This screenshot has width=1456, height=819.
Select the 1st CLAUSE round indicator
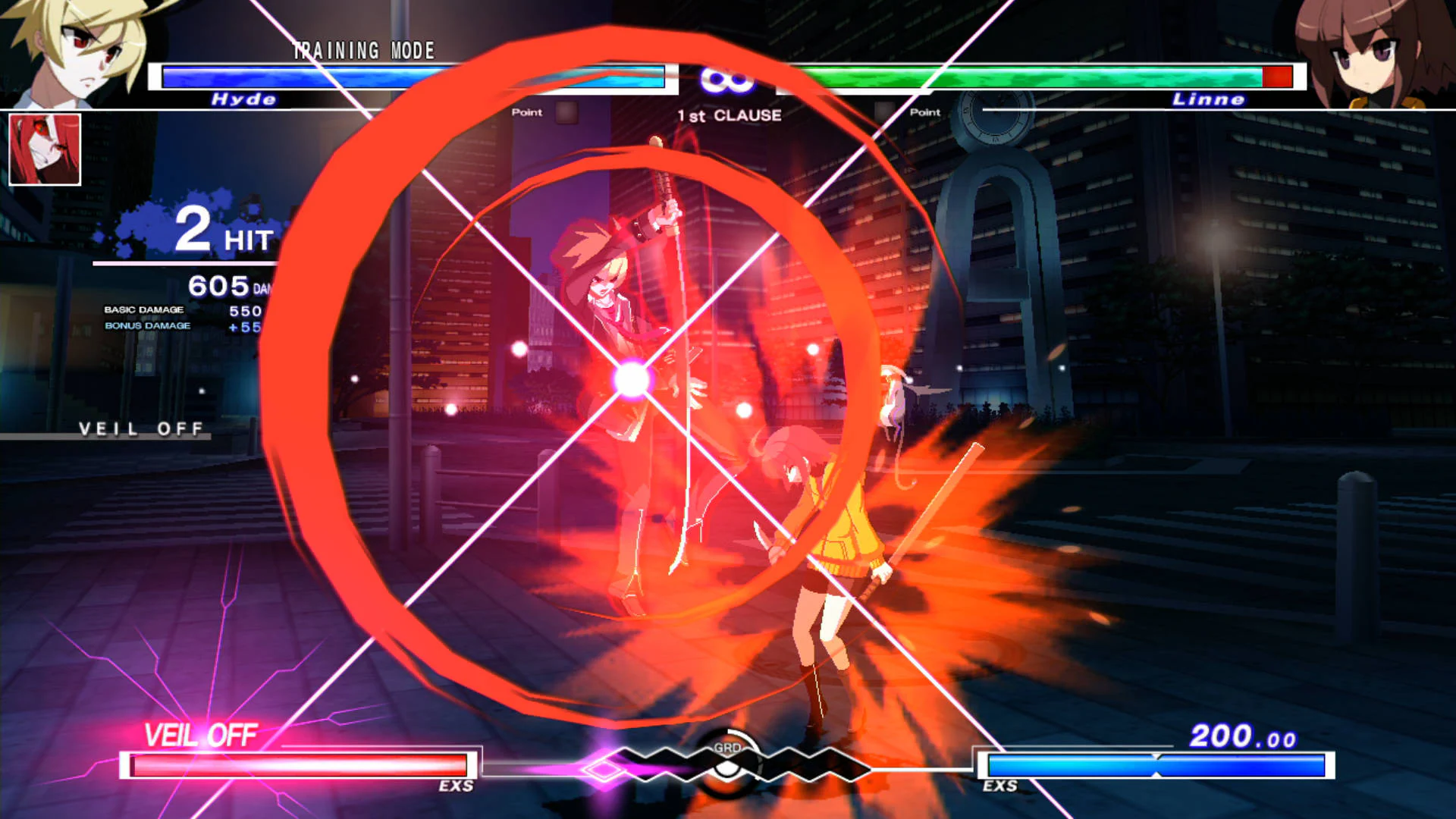tap(729, 115)
